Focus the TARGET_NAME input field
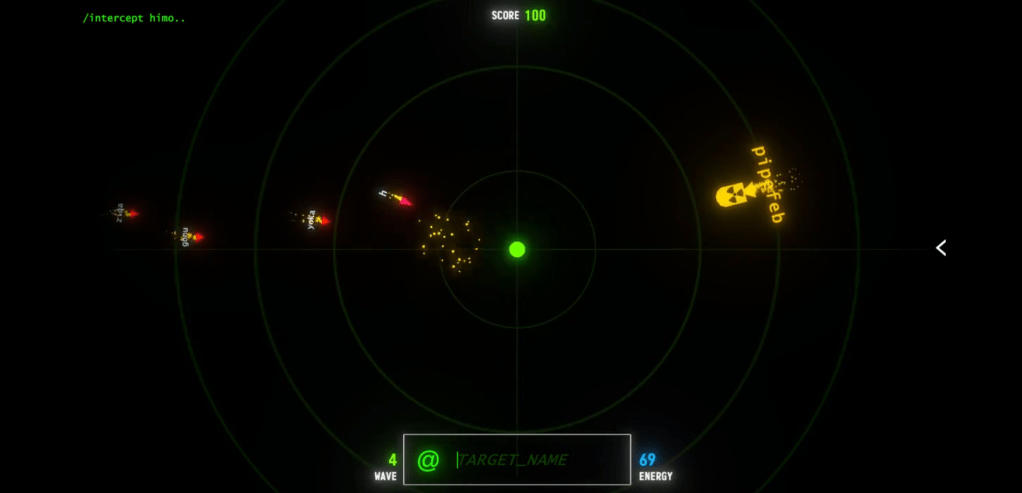The width and height of the screenshot is (1022, 493). click(x=535, y=460)
